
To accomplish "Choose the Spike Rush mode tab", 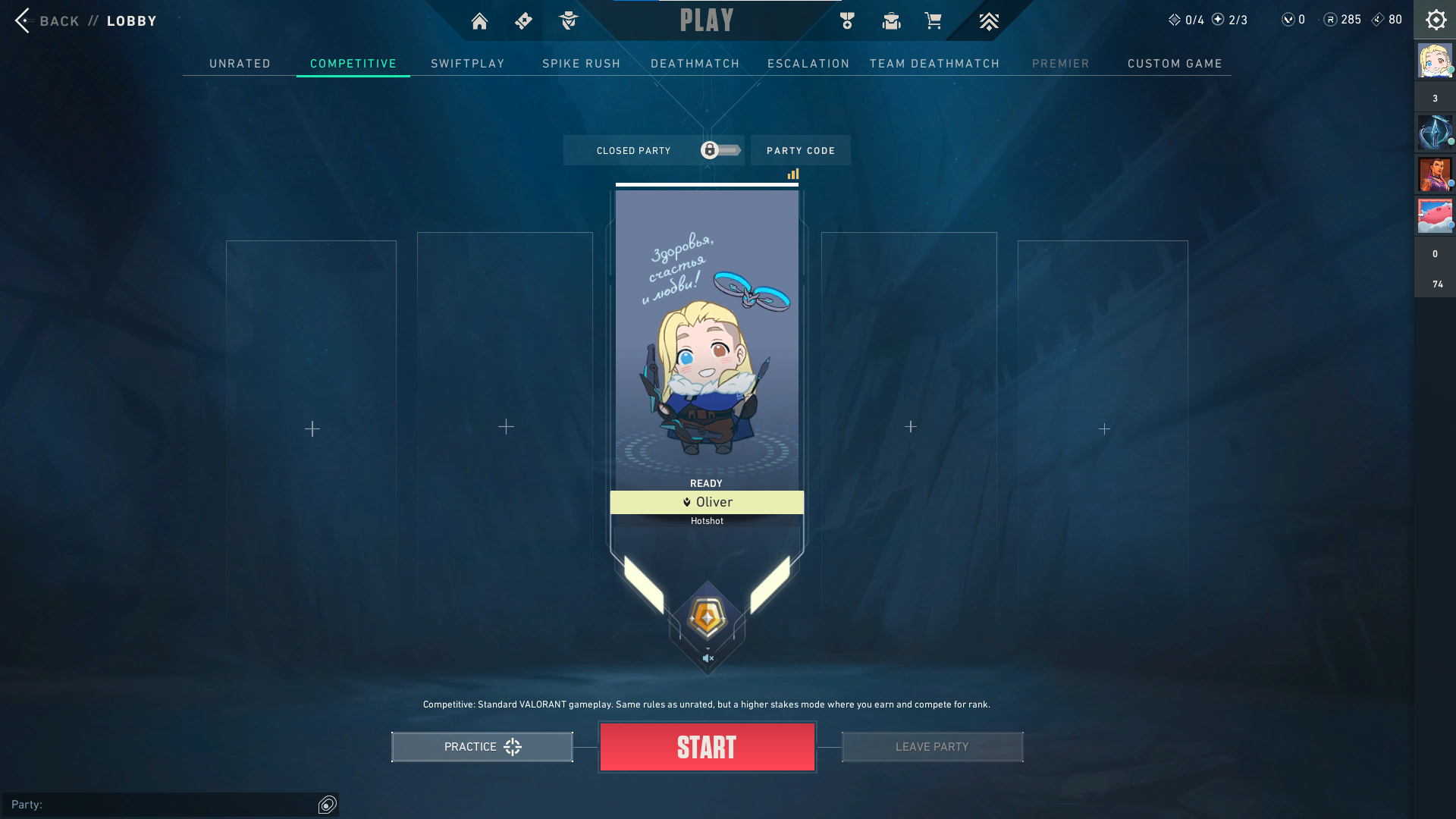I will [581, 64].
